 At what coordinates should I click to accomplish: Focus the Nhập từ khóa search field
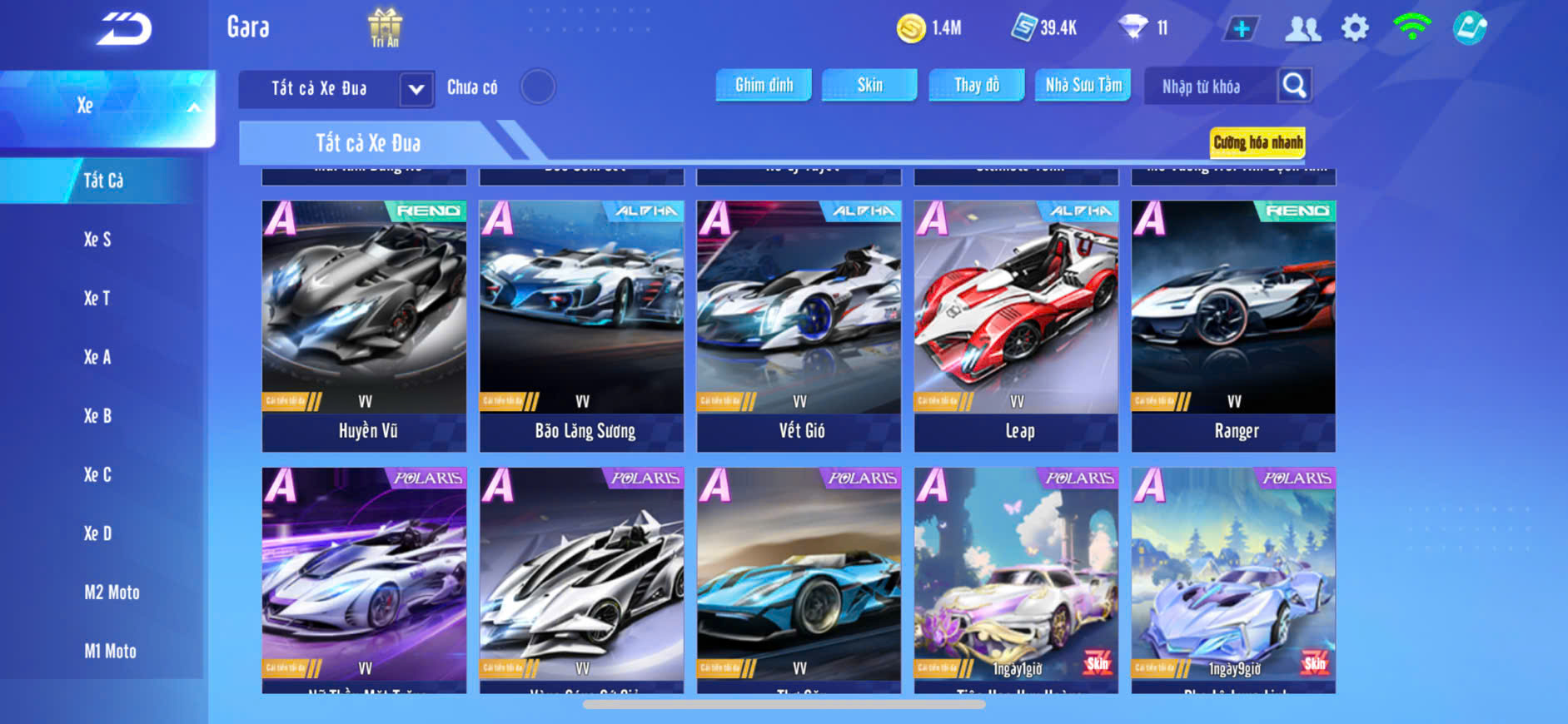tap(1207, 87)
